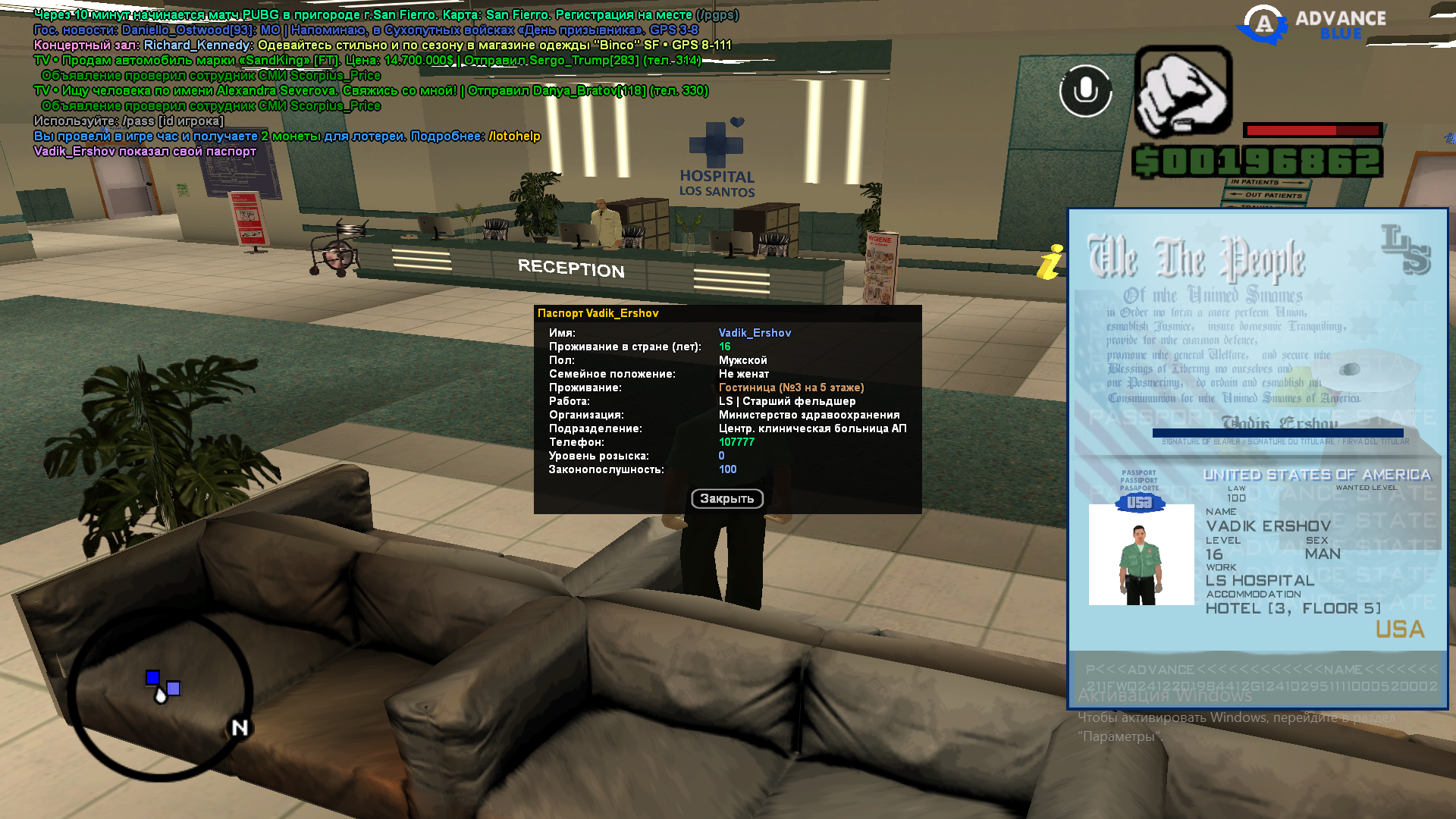This screenshot has height=819, width=1456.
Task: Open the circular radar minimap
Action: click(x=160, y=695)
